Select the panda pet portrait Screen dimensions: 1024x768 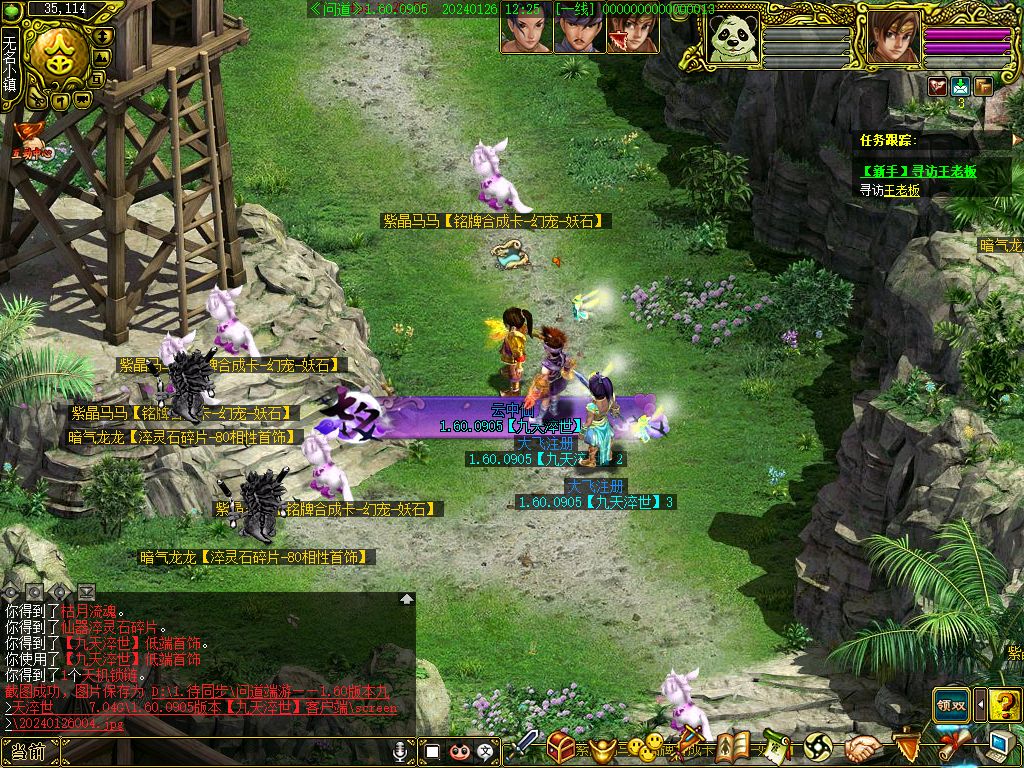734,41
